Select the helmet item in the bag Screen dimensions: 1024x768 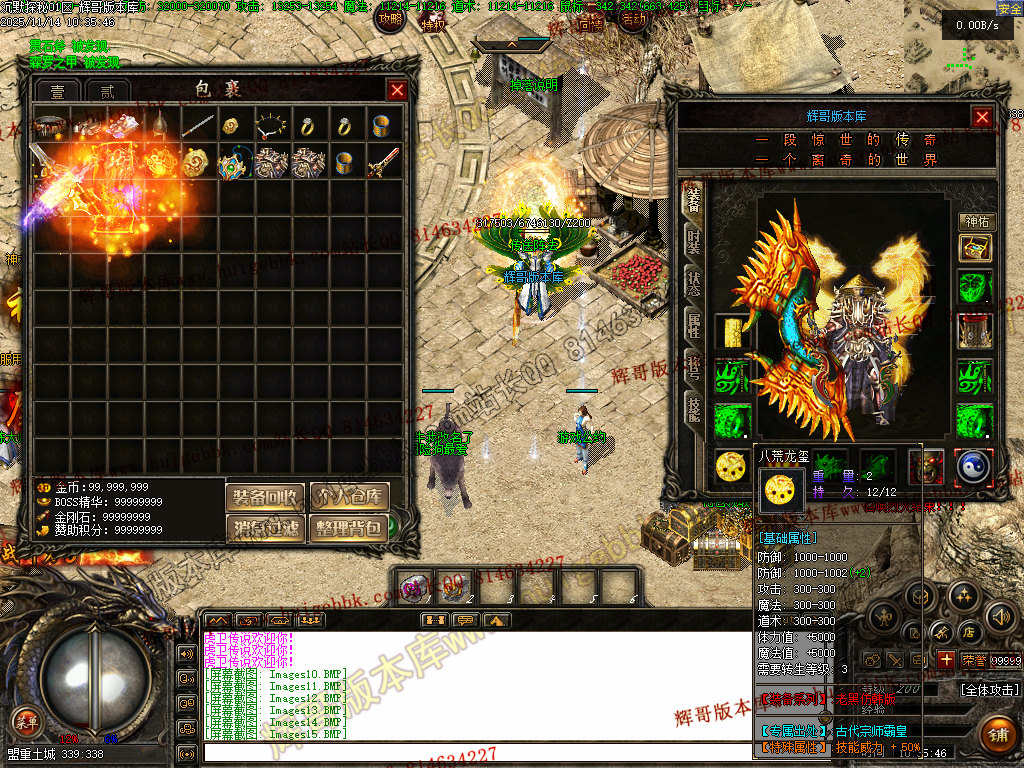pyautogui.click(x=160, y=127)
